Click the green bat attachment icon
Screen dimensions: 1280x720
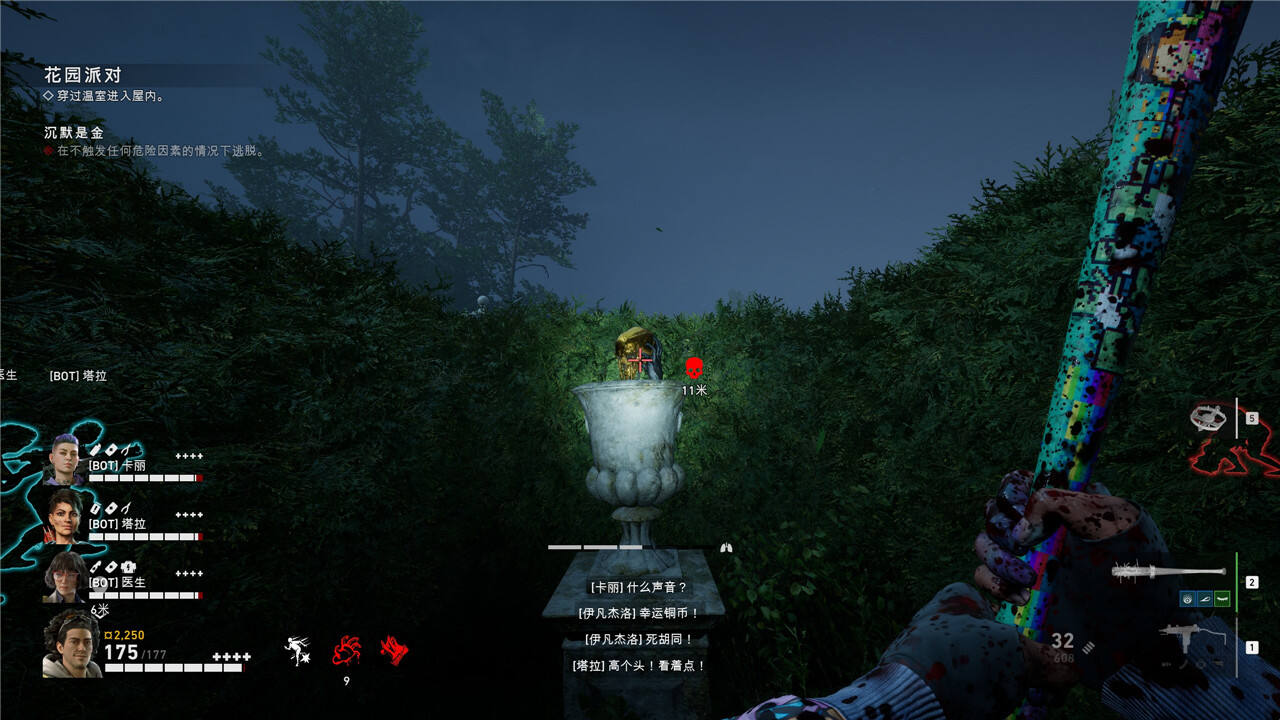tap(1222, 599)
